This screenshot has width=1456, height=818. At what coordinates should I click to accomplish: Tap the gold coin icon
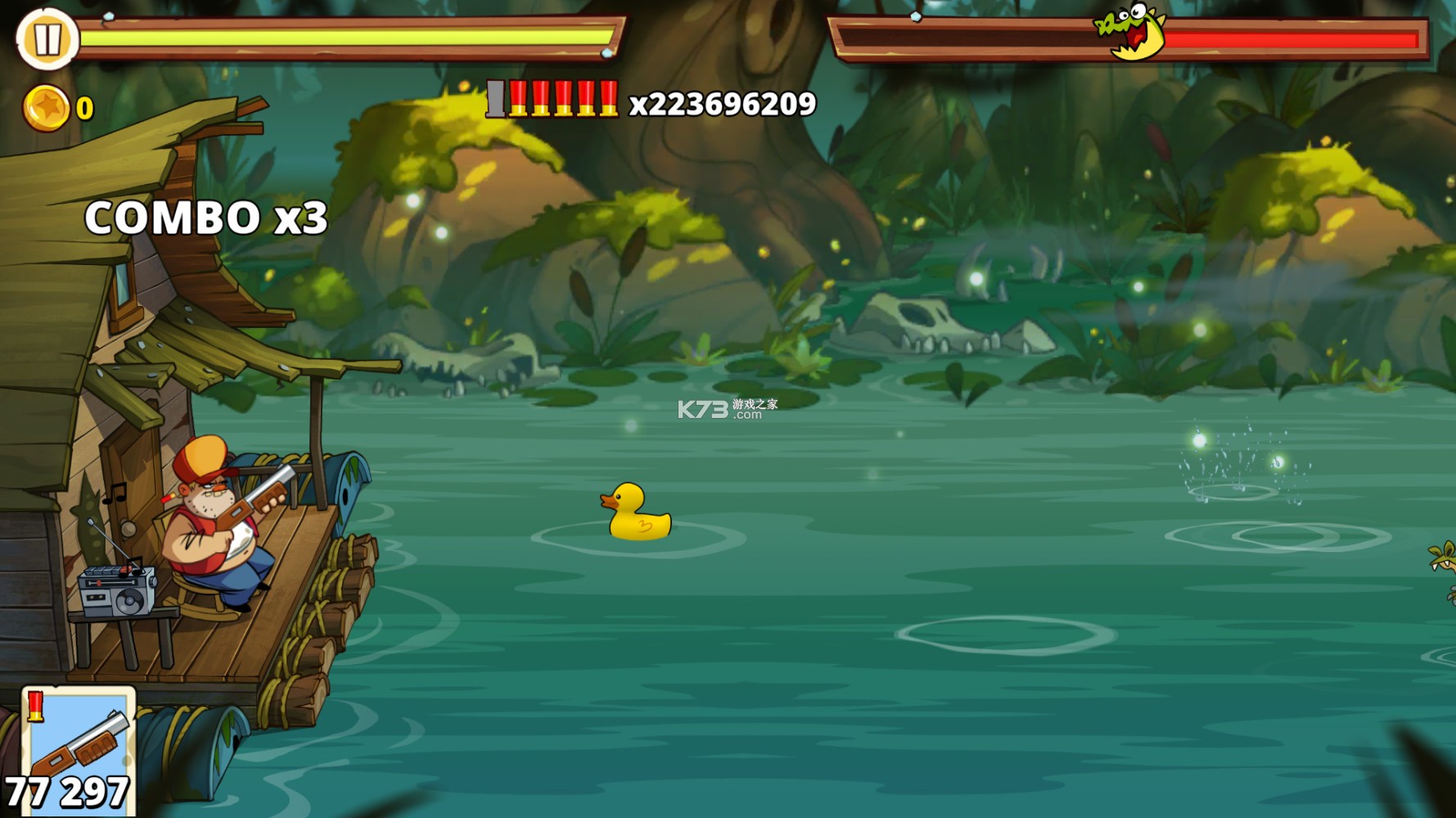(47, 106)
